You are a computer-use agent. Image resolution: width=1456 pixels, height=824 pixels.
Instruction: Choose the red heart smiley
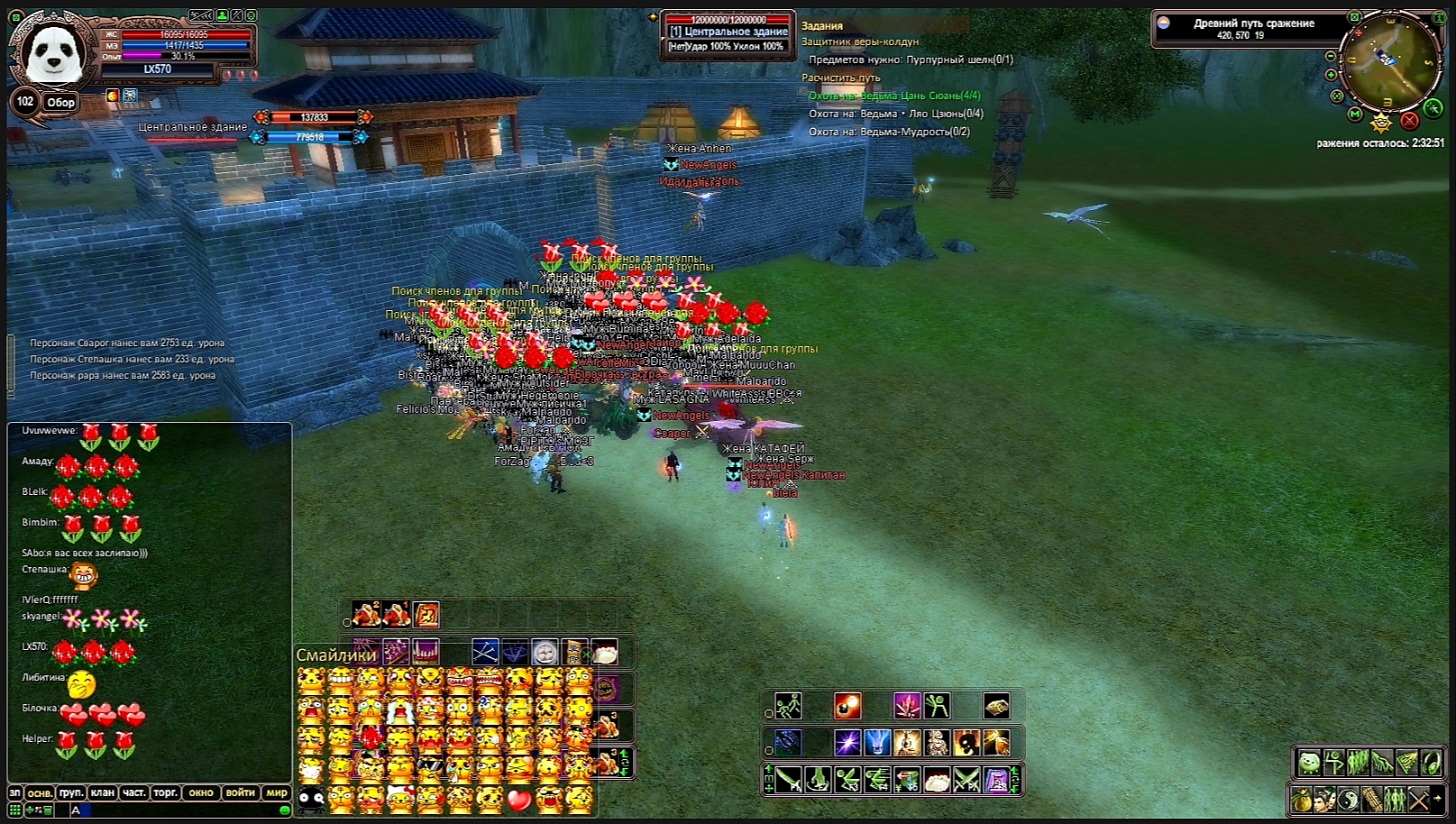[519, 799]
